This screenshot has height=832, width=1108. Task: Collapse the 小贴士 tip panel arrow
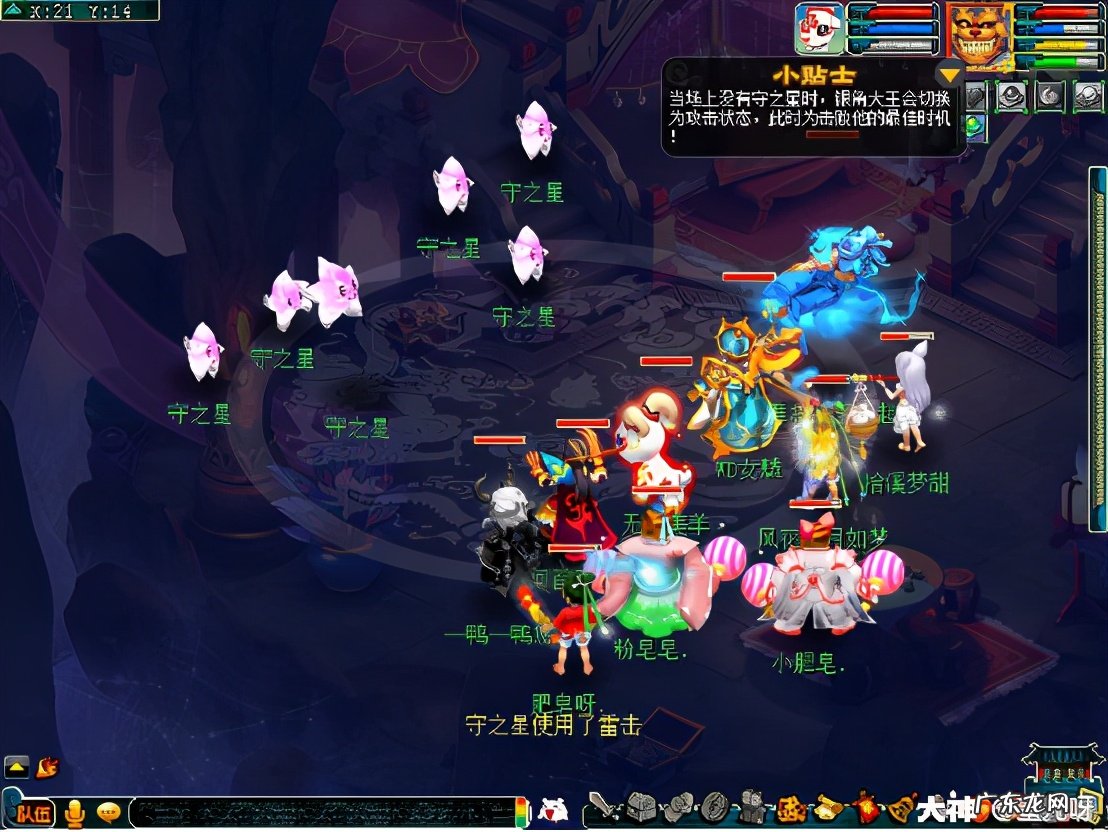coord(949,73)
